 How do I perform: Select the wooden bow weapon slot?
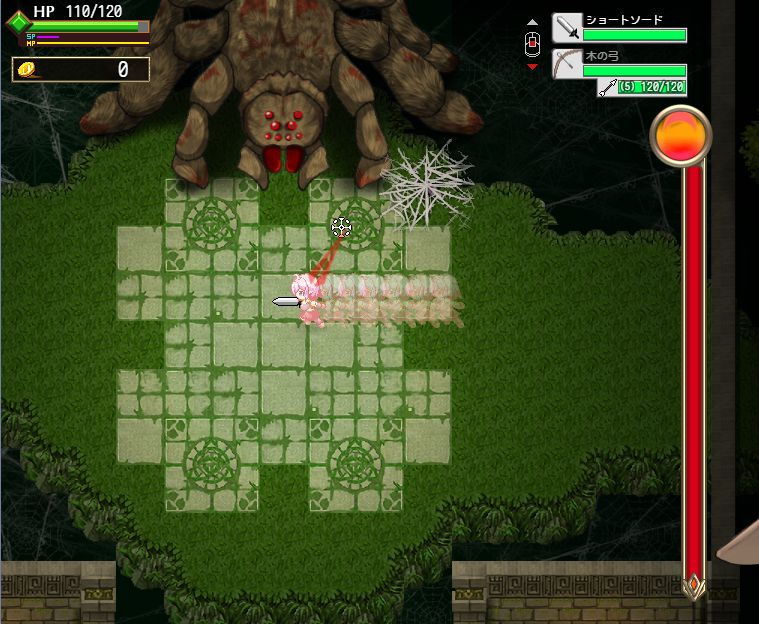coord(568,64)
